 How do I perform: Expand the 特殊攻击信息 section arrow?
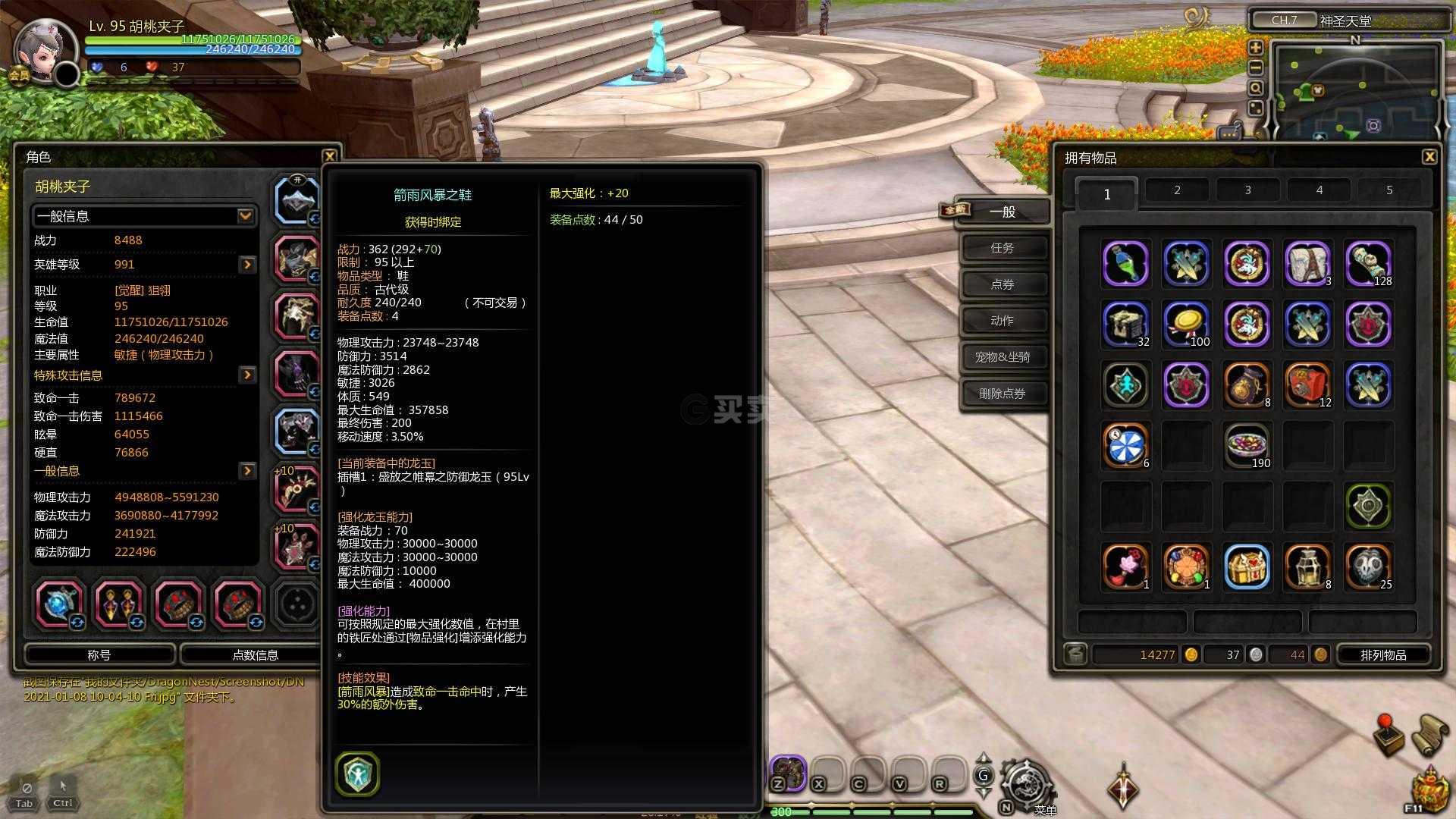247,375
